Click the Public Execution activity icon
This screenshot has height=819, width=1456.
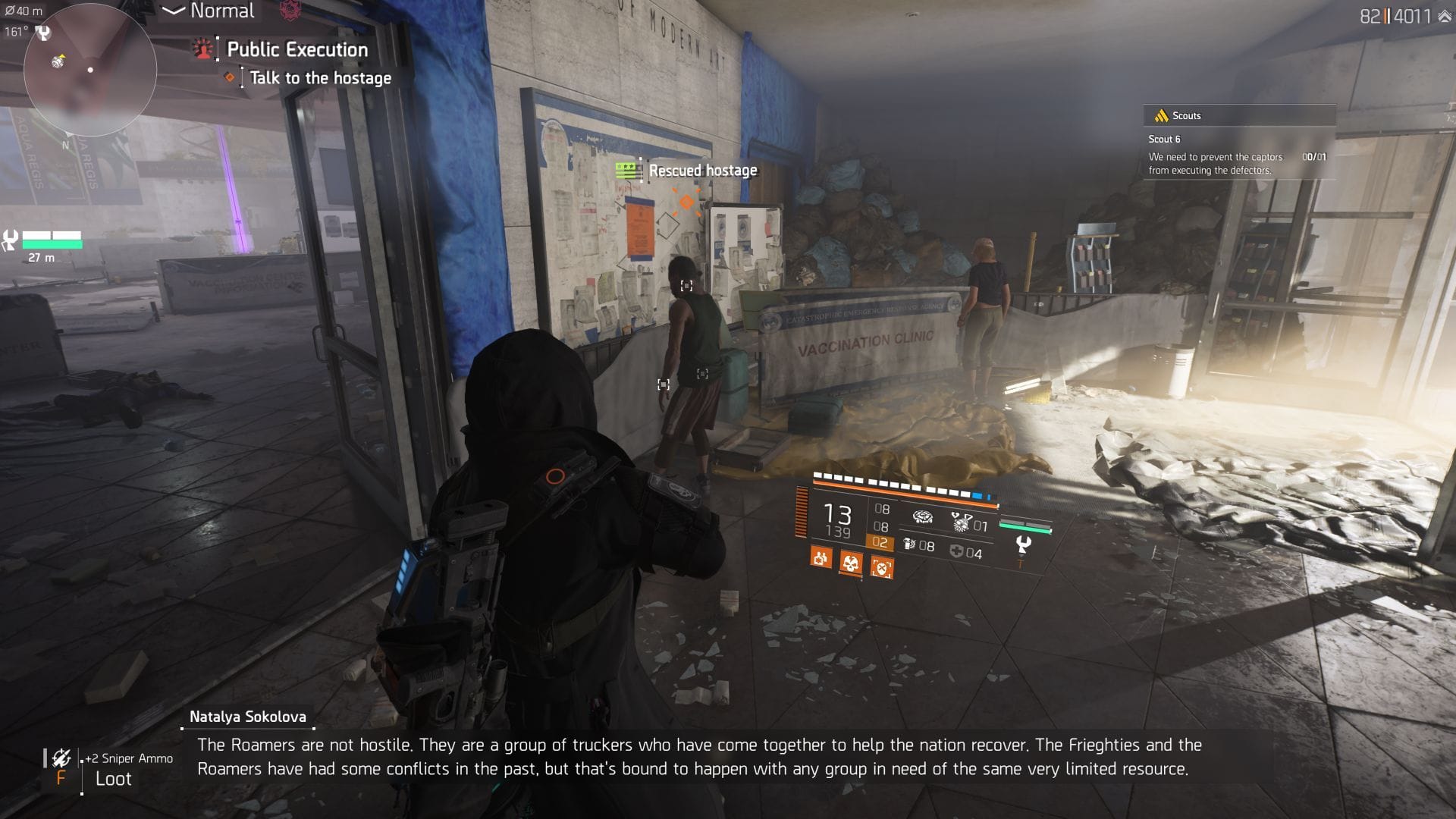coord(203,50)
